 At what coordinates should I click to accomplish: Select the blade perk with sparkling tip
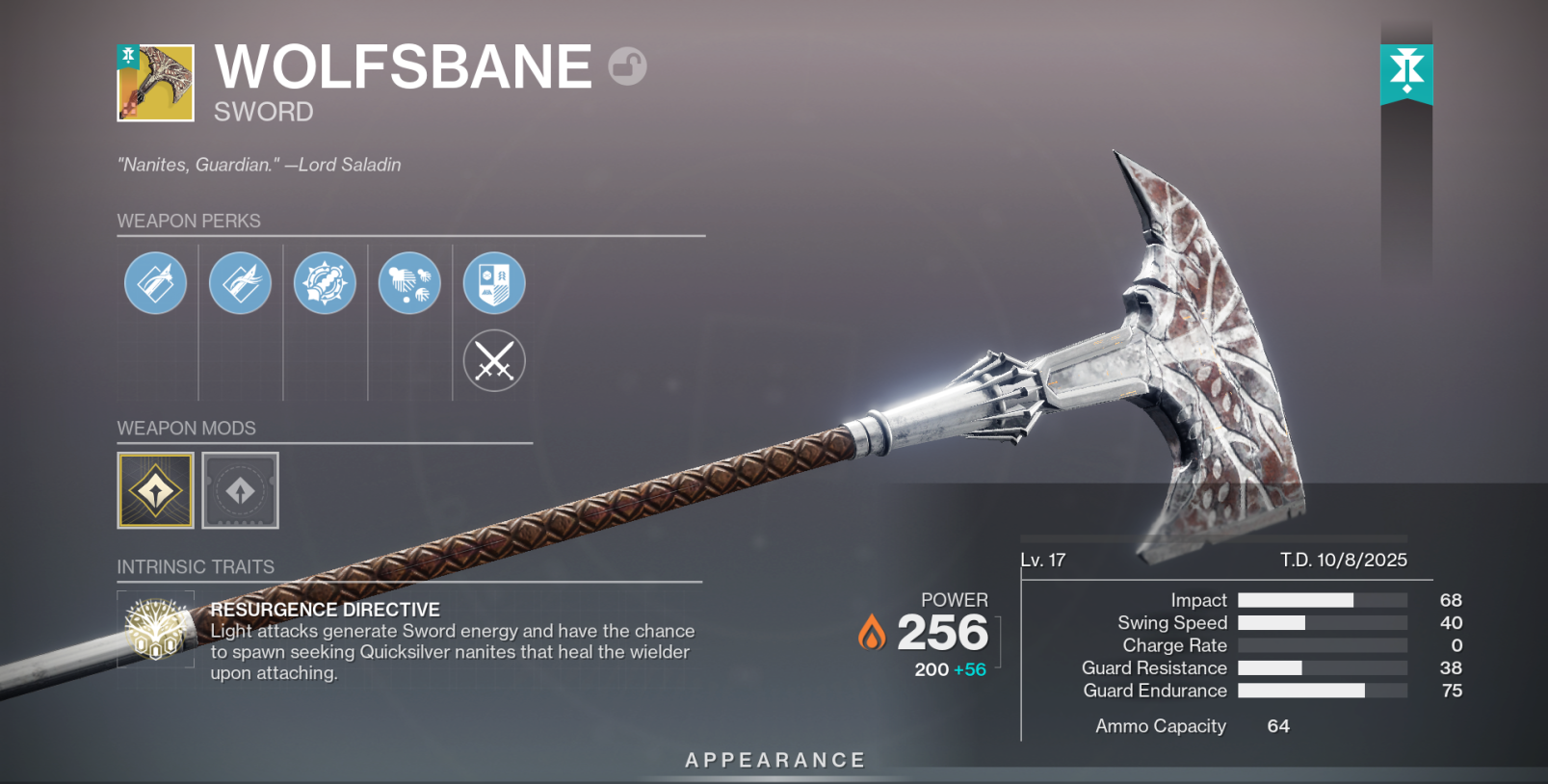point(155,283)
